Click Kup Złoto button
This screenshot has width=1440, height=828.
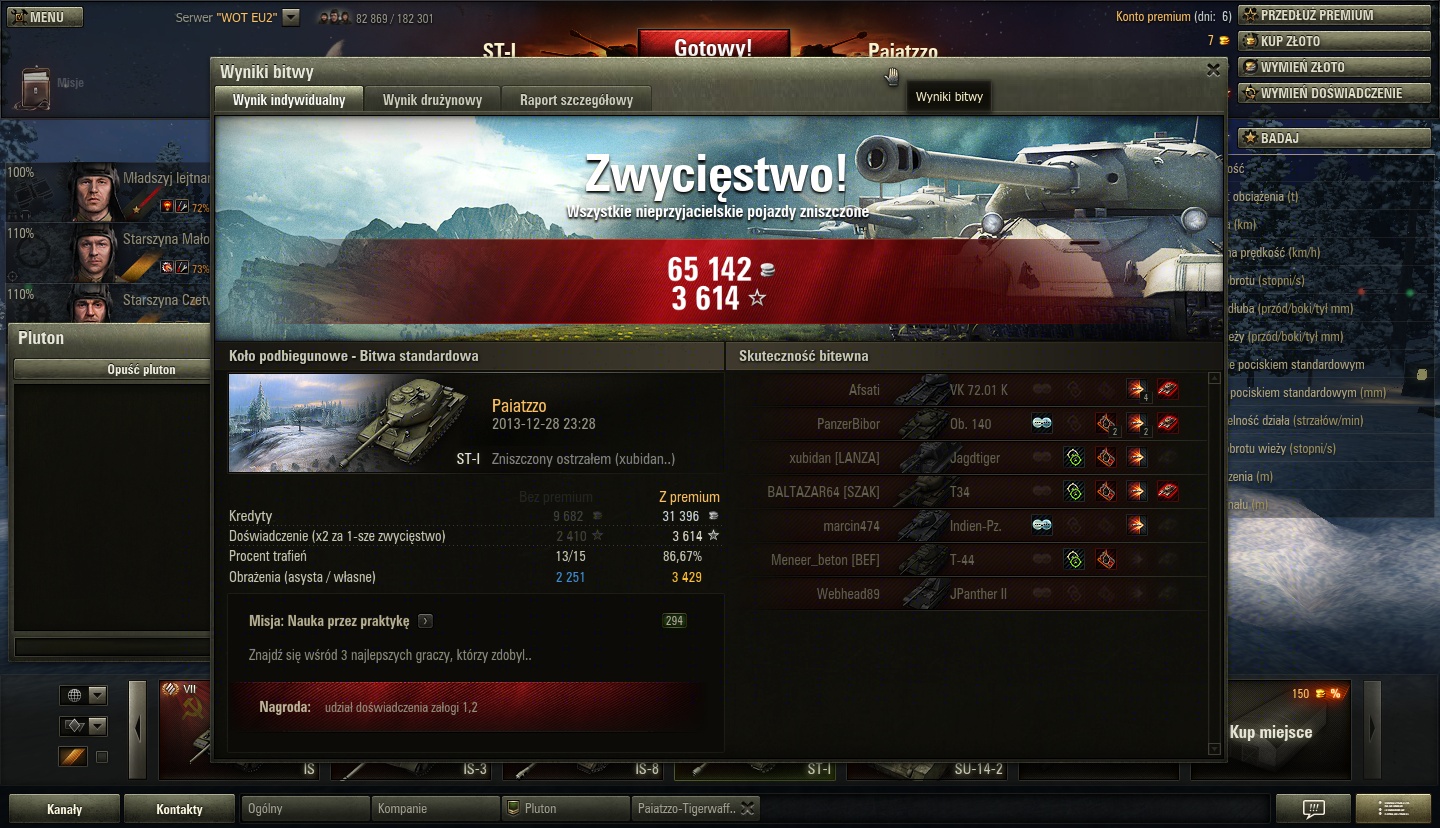[x=1334, y=41]
